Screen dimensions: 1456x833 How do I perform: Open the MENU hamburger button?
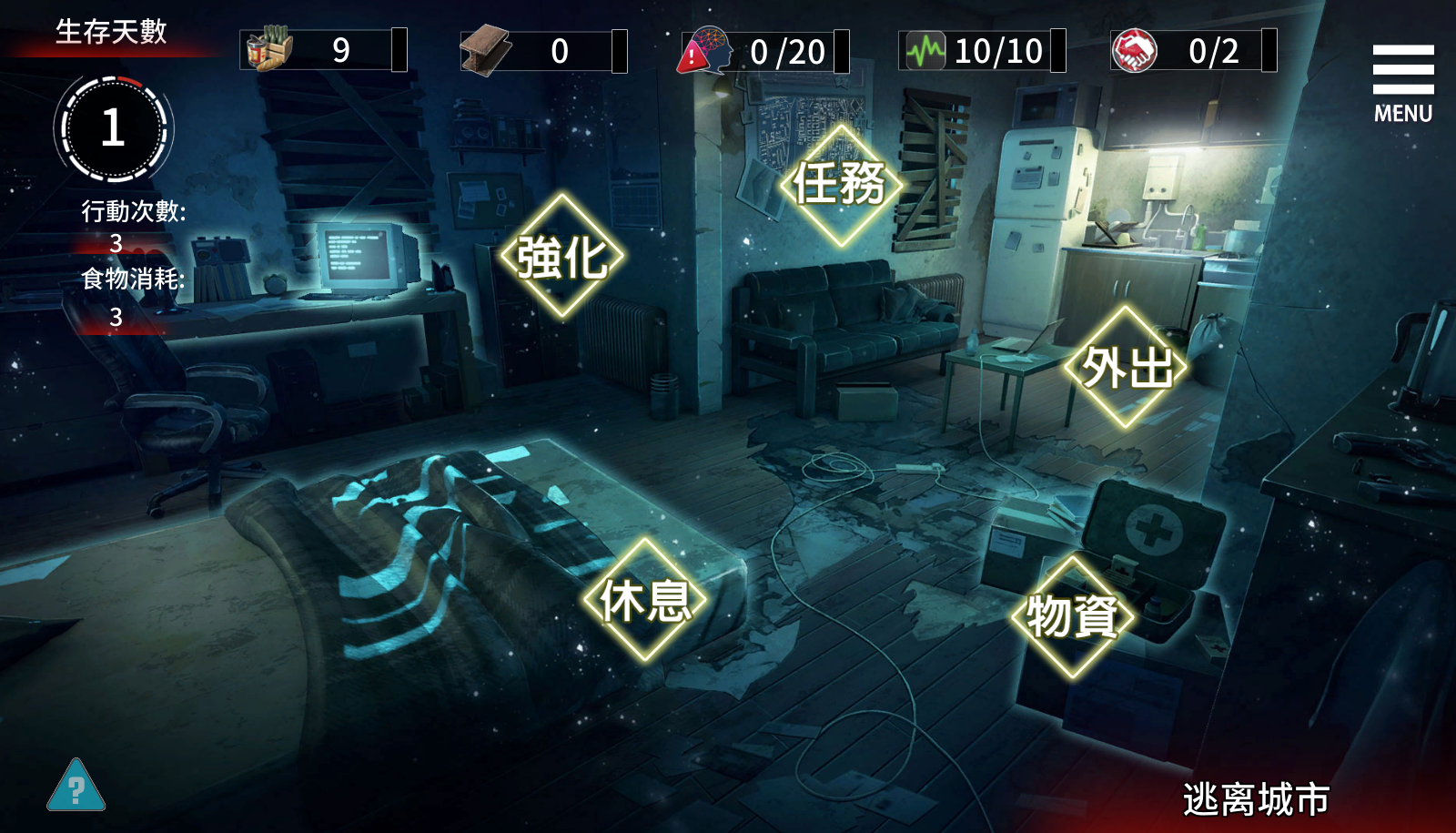[x=1402, y=82]
